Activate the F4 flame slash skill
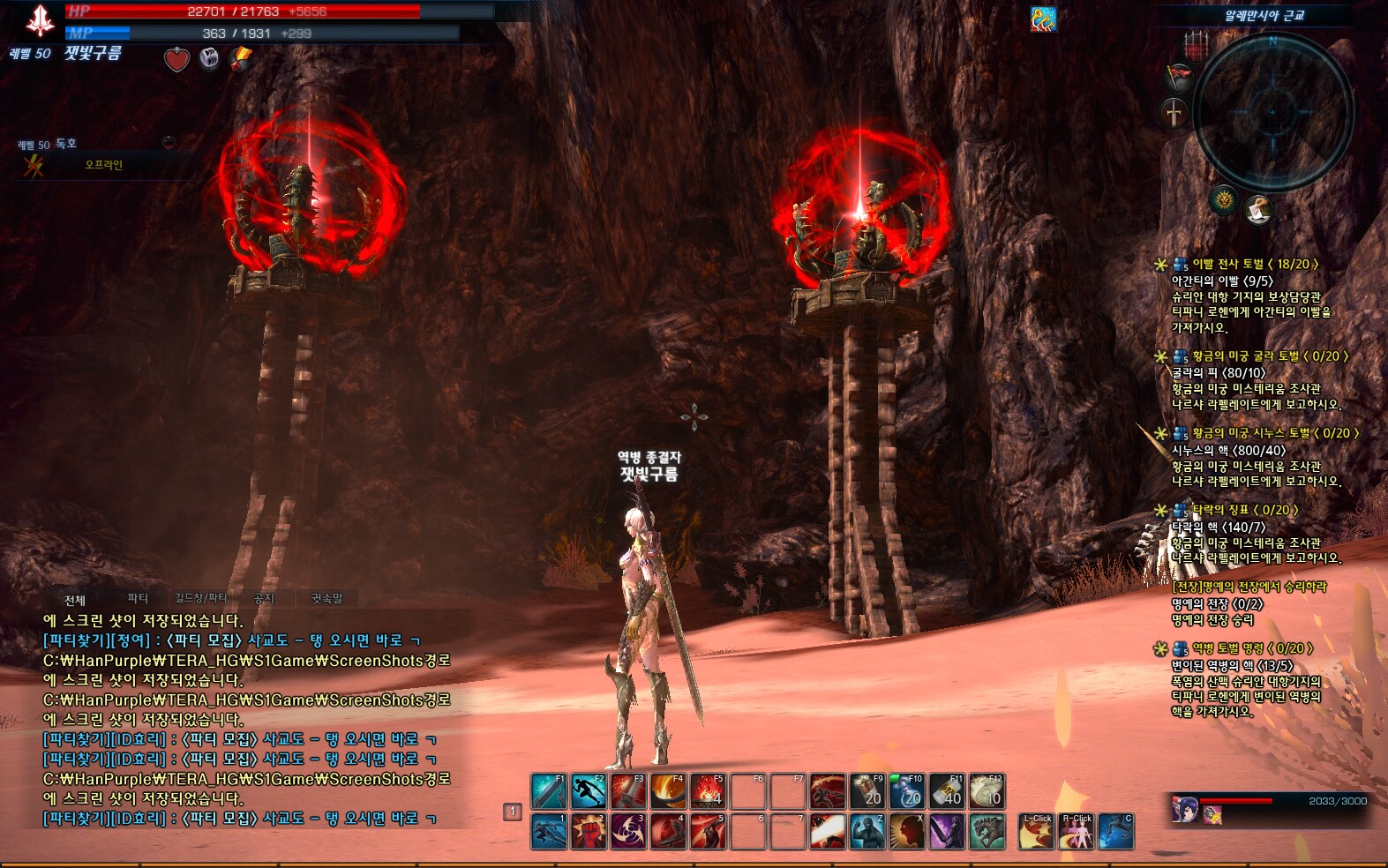 (x=668, y=791)
